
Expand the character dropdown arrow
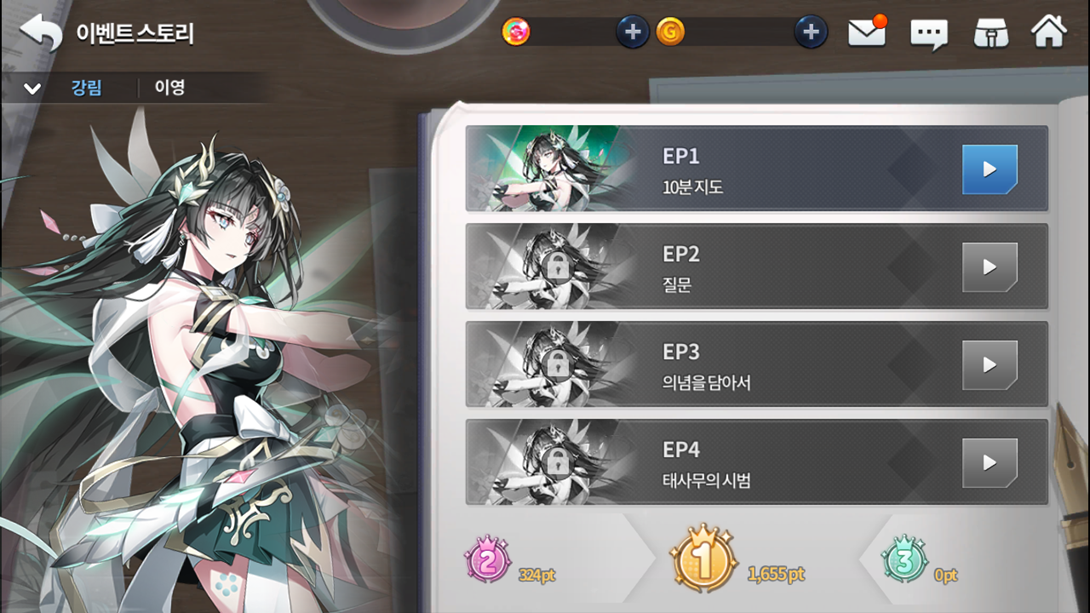[x=32, y=88]
